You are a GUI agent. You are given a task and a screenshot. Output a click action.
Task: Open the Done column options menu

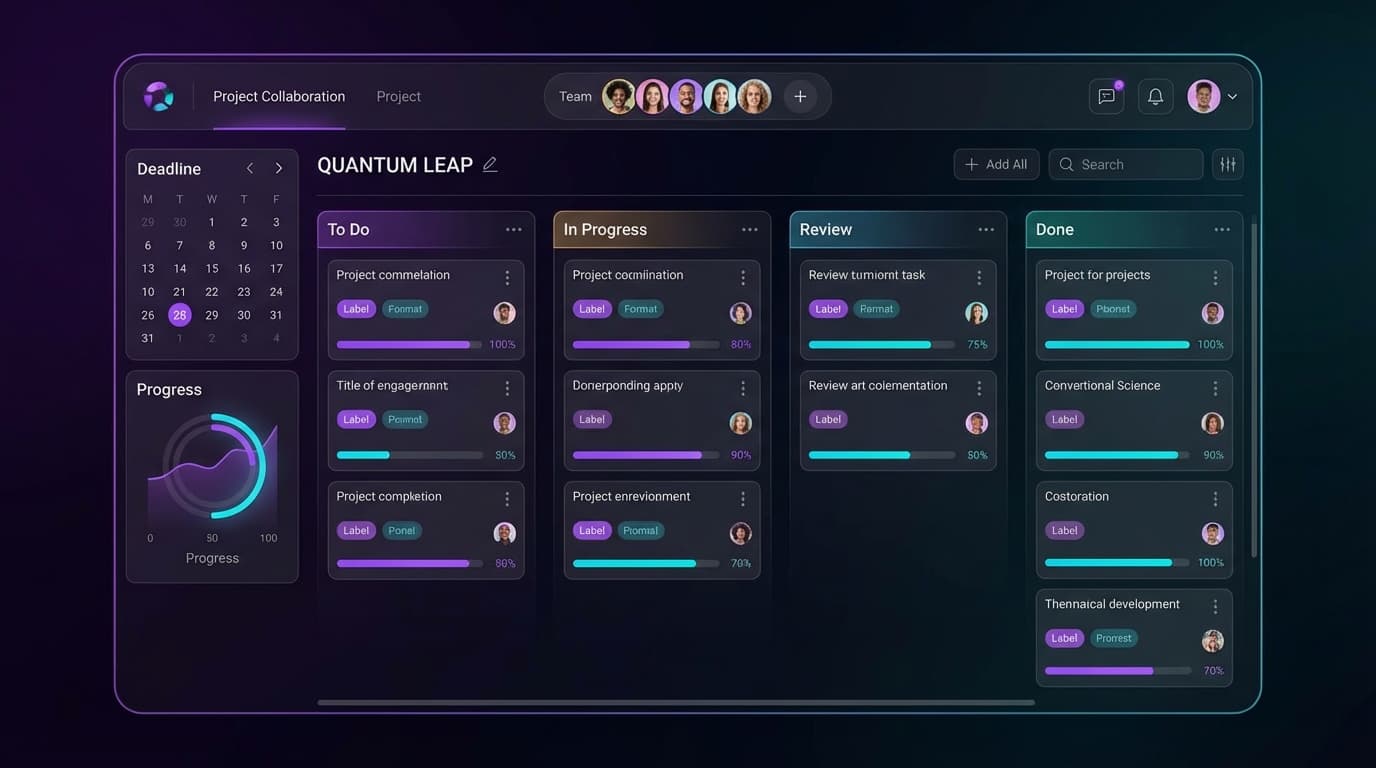pyautogui.click(x=1222, y=230)
